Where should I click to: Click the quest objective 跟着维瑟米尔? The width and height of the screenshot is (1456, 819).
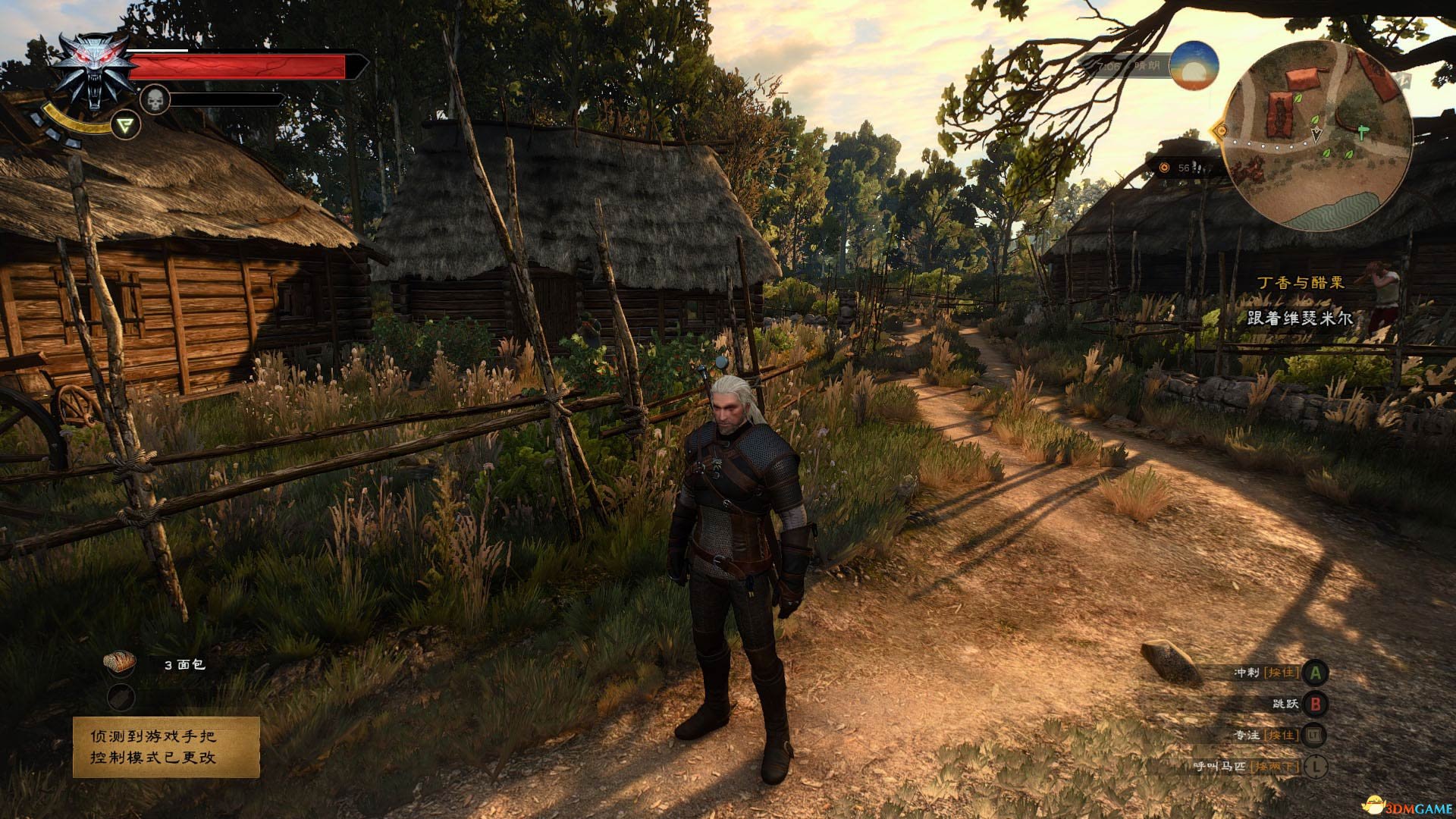1300,318
